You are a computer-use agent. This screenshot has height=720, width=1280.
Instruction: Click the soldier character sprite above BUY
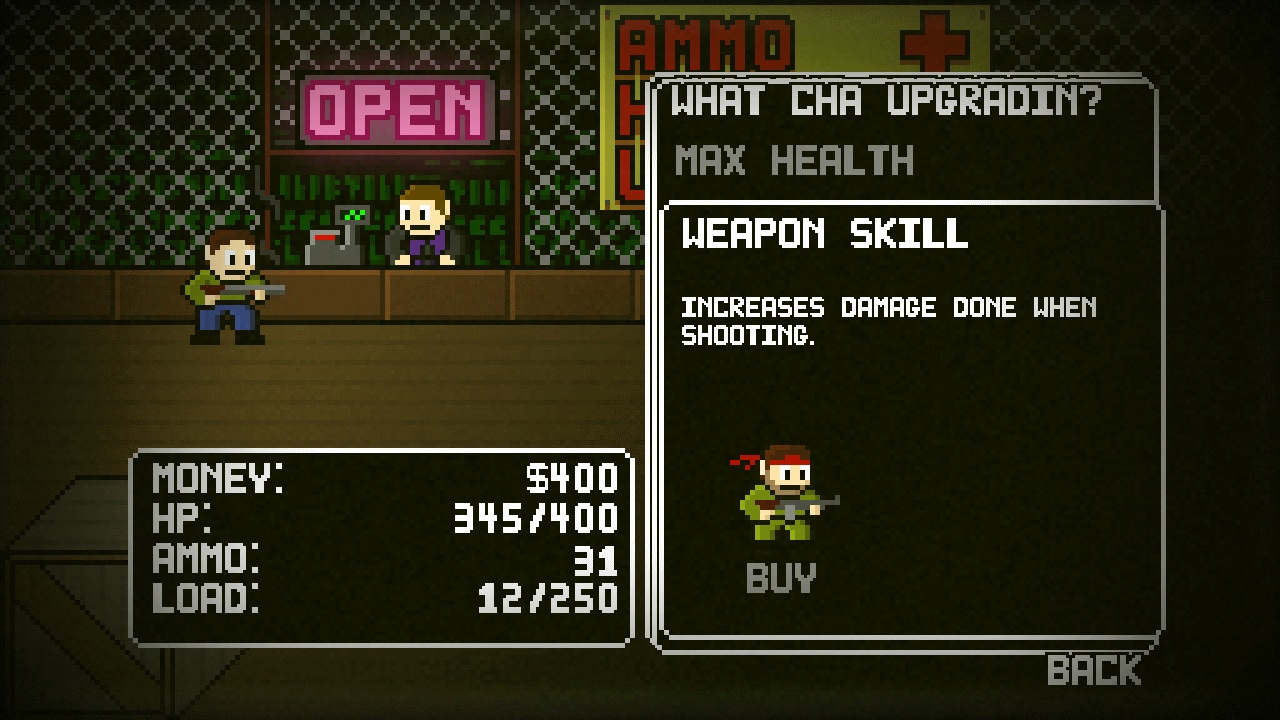click(785, 495)
